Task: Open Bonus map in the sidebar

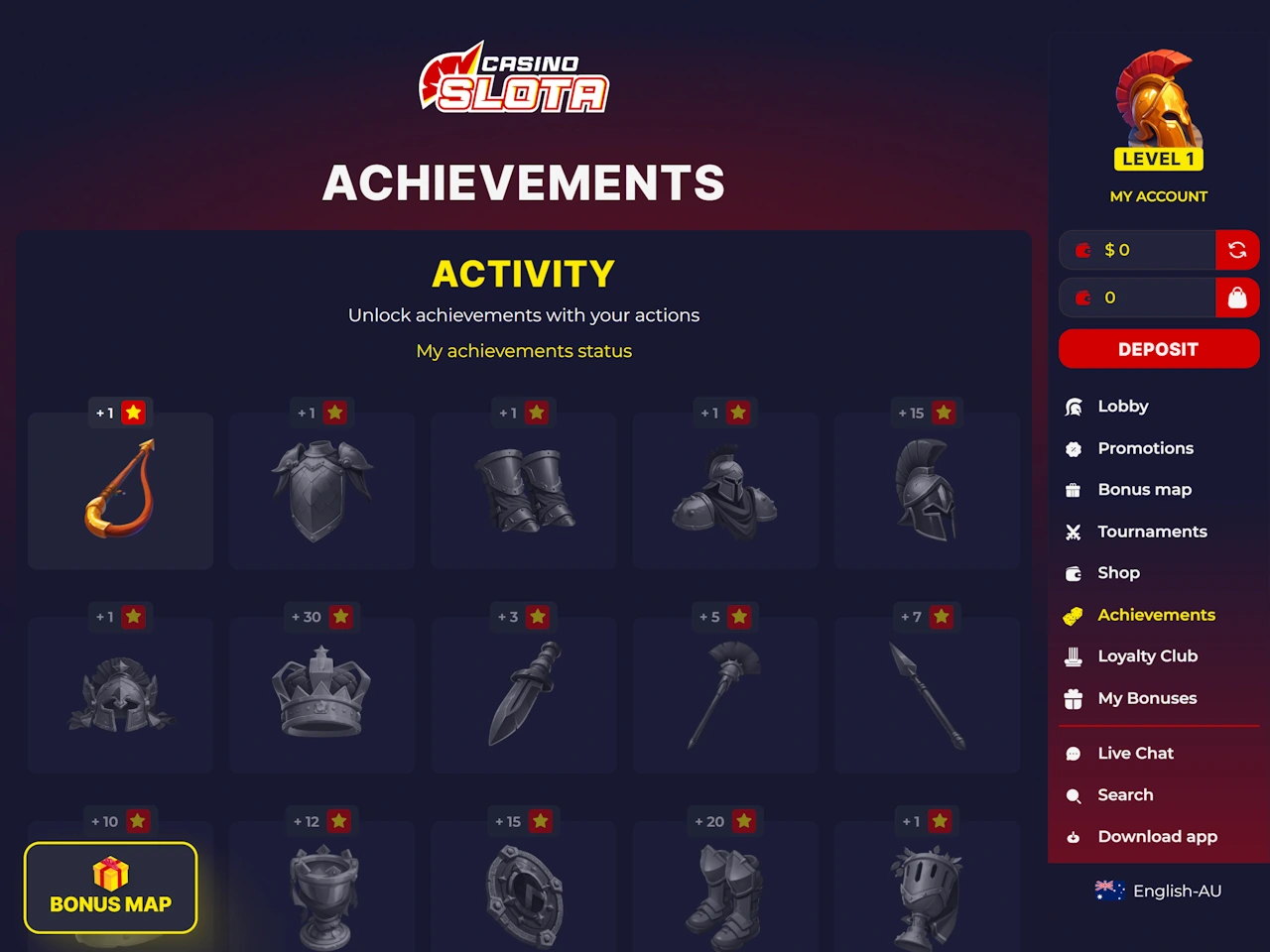Action: [1144, 490]
